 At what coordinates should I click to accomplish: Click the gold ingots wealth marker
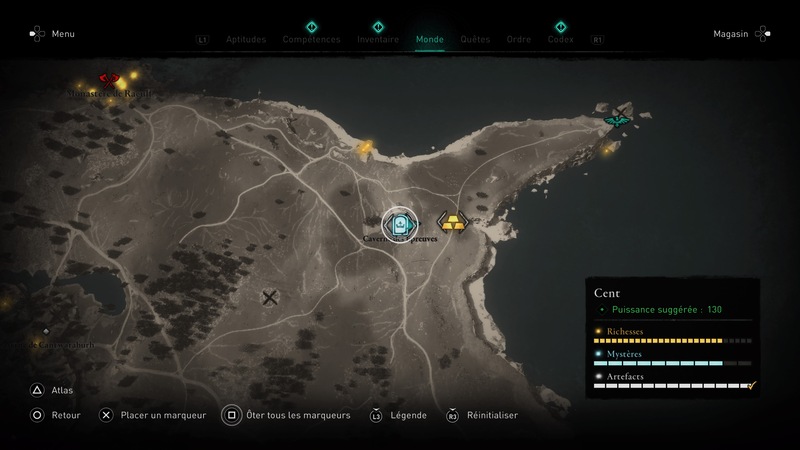[454, 222]
